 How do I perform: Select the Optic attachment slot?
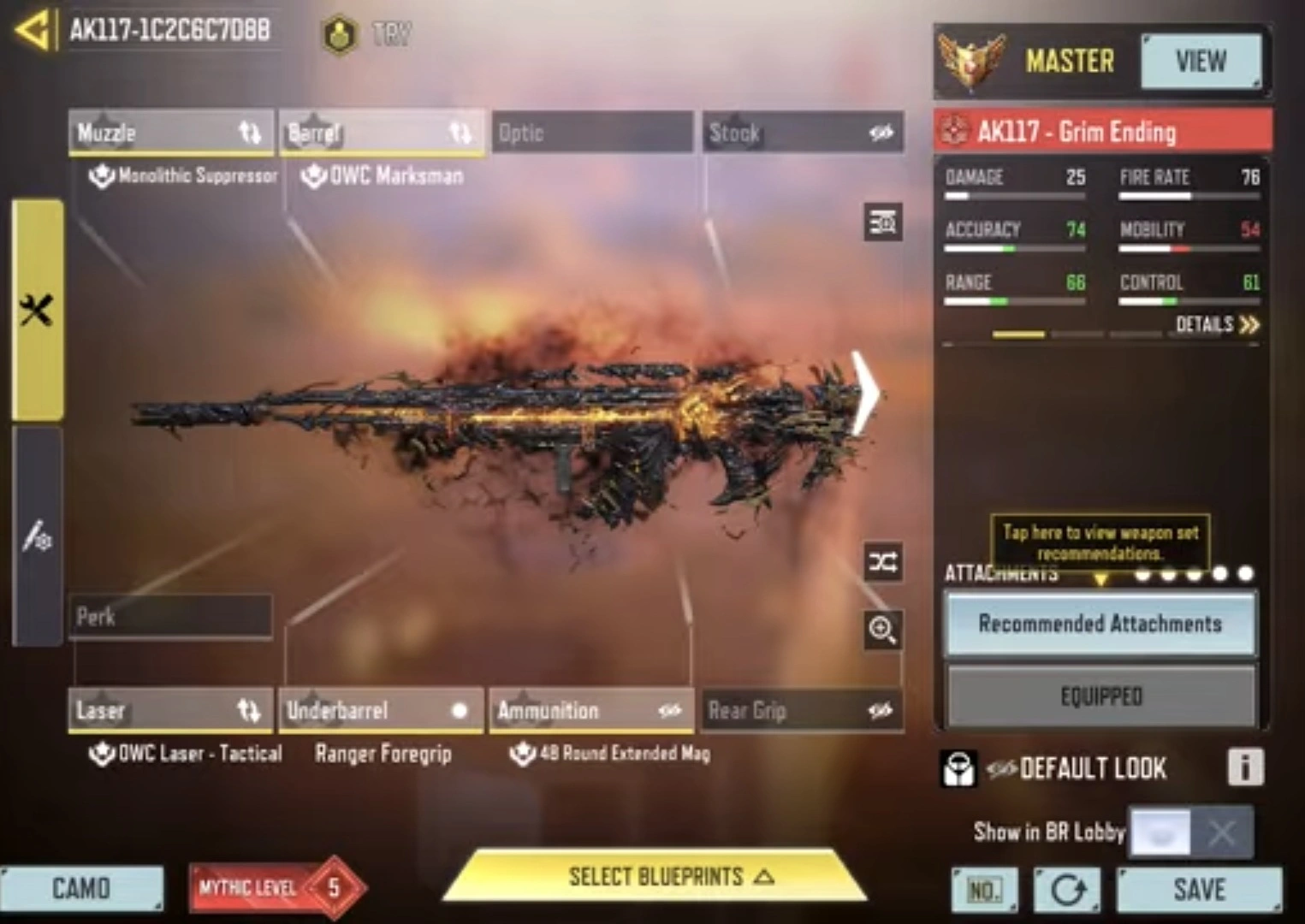point(591,133)
